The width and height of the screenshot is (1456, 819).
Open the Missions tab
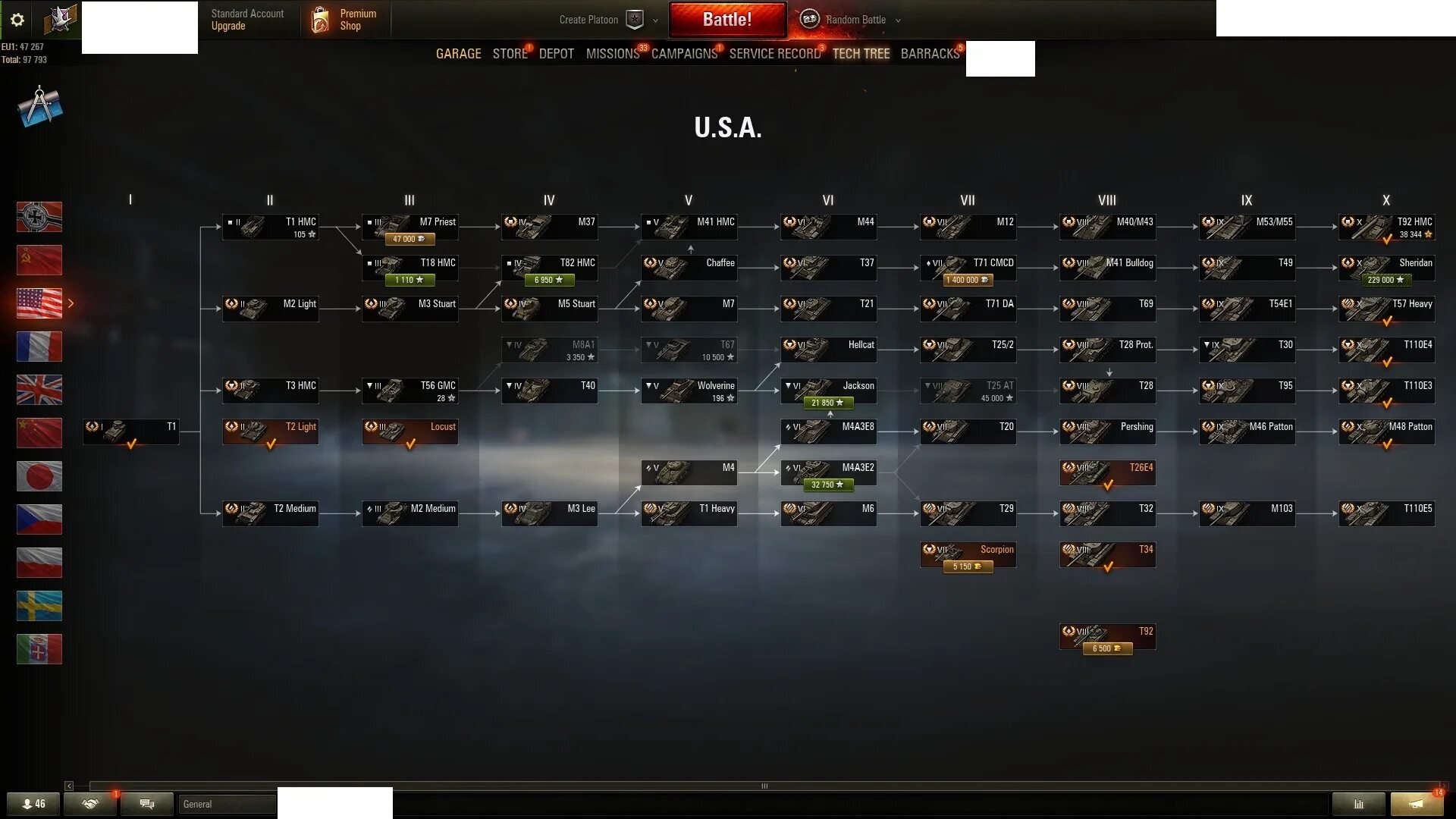point(612,54)
